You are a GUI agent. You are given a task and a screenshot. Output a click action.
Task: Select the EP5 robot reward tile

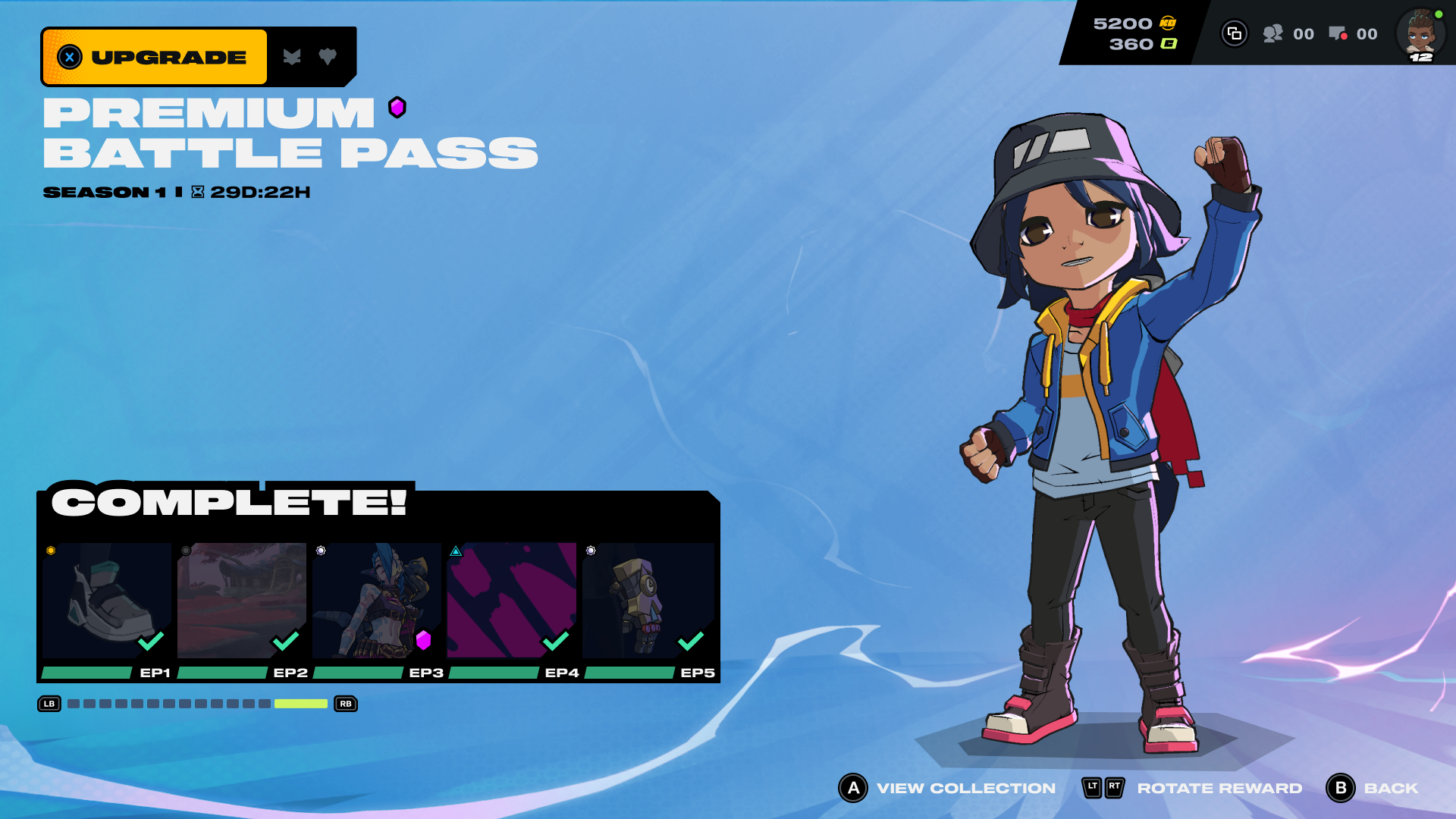point(648,600)
